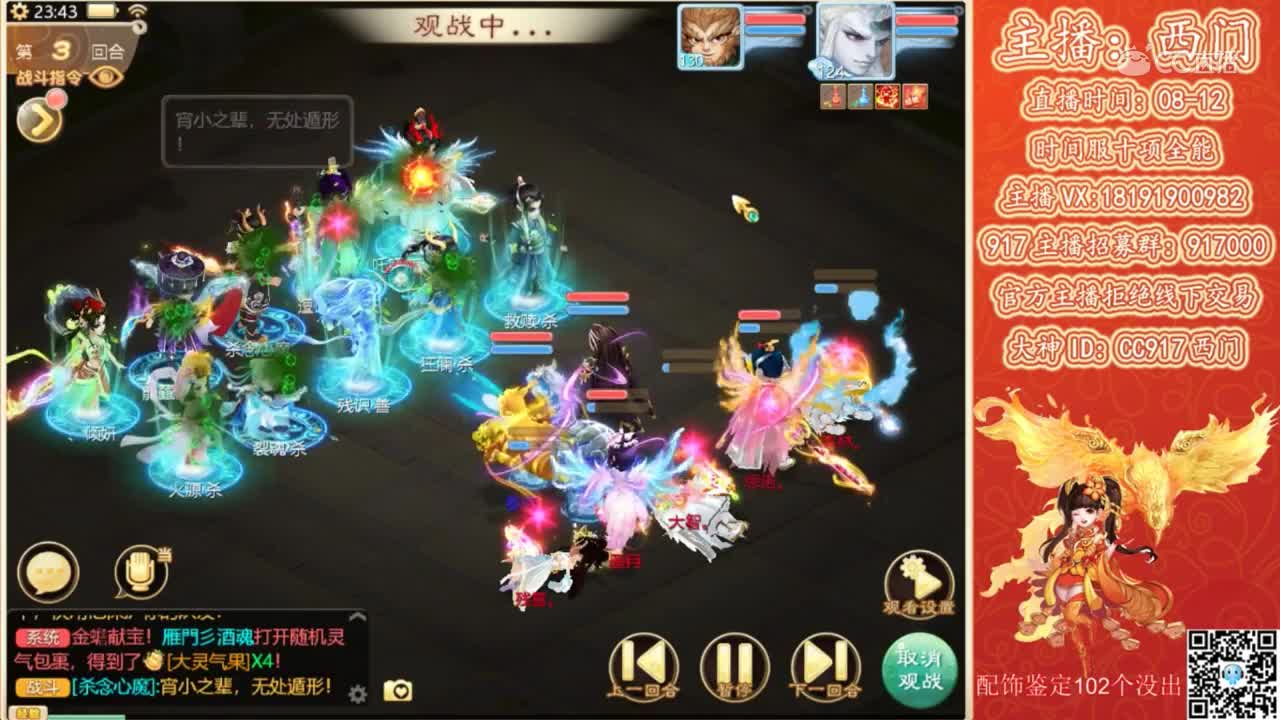Click the red item icon under enemy portraits

pos(886,97)
